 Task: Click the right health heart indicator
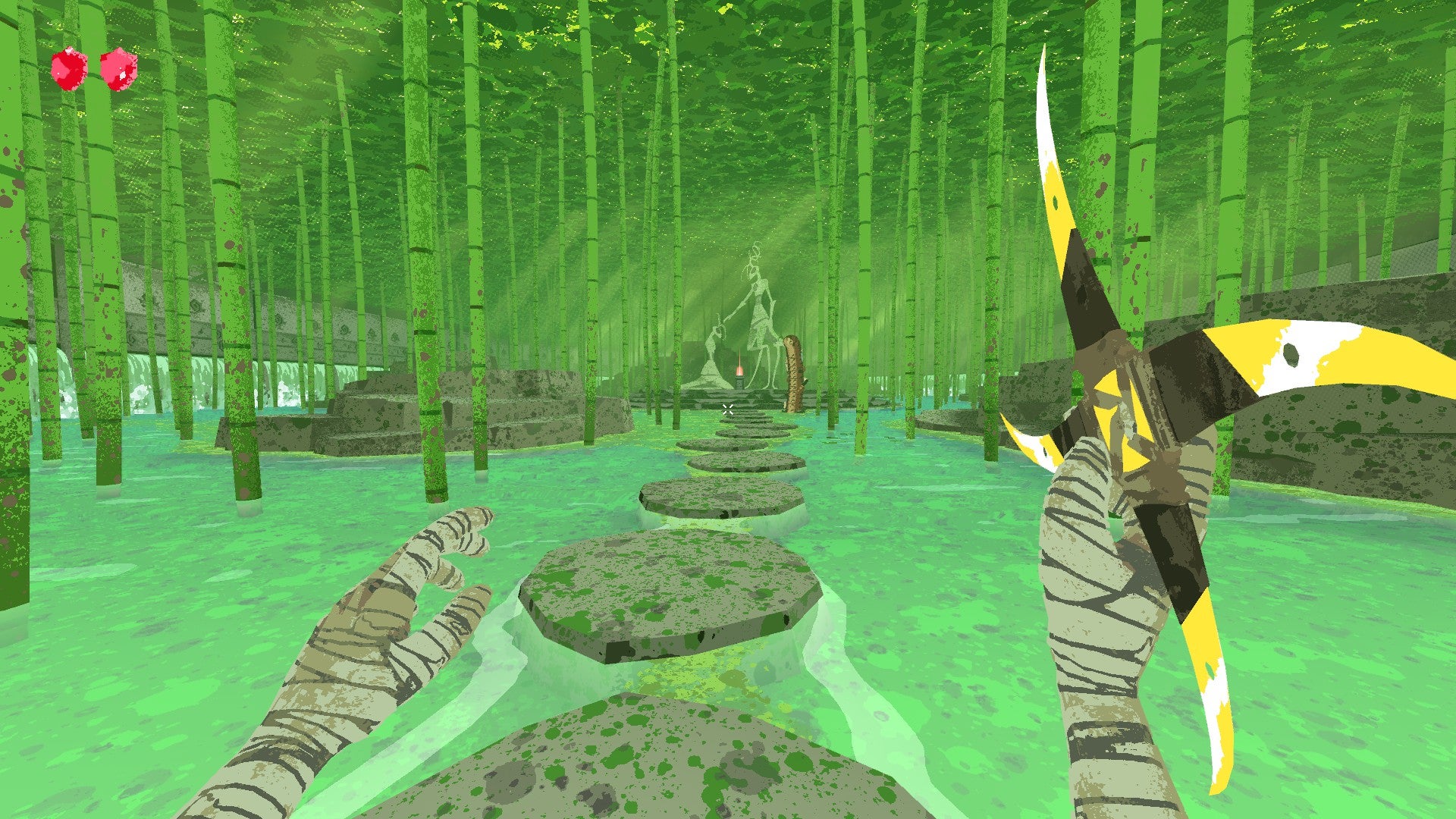(120, 72)
